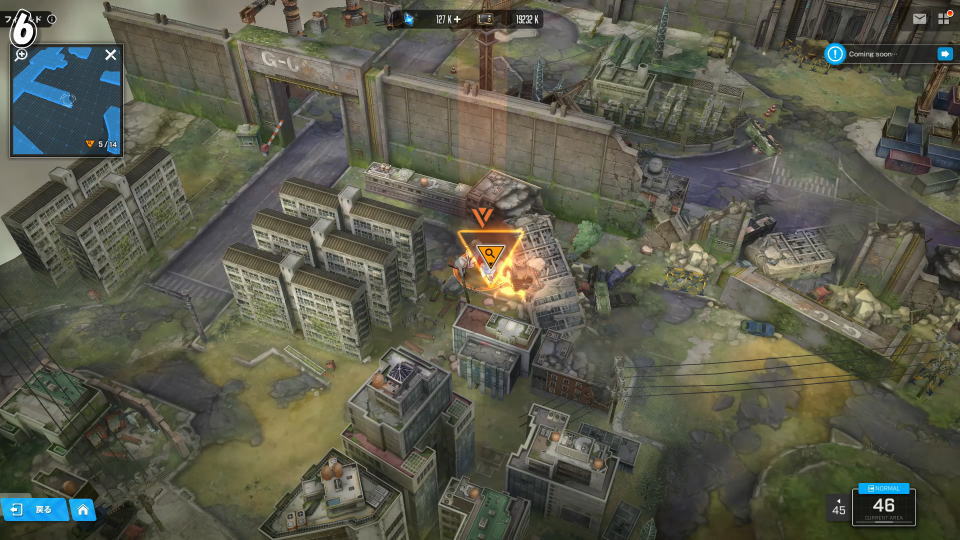Click the blue arrow on 'Coming soon' banner
Viewport: 960px width, 540px height.
(x=944, y=54)
